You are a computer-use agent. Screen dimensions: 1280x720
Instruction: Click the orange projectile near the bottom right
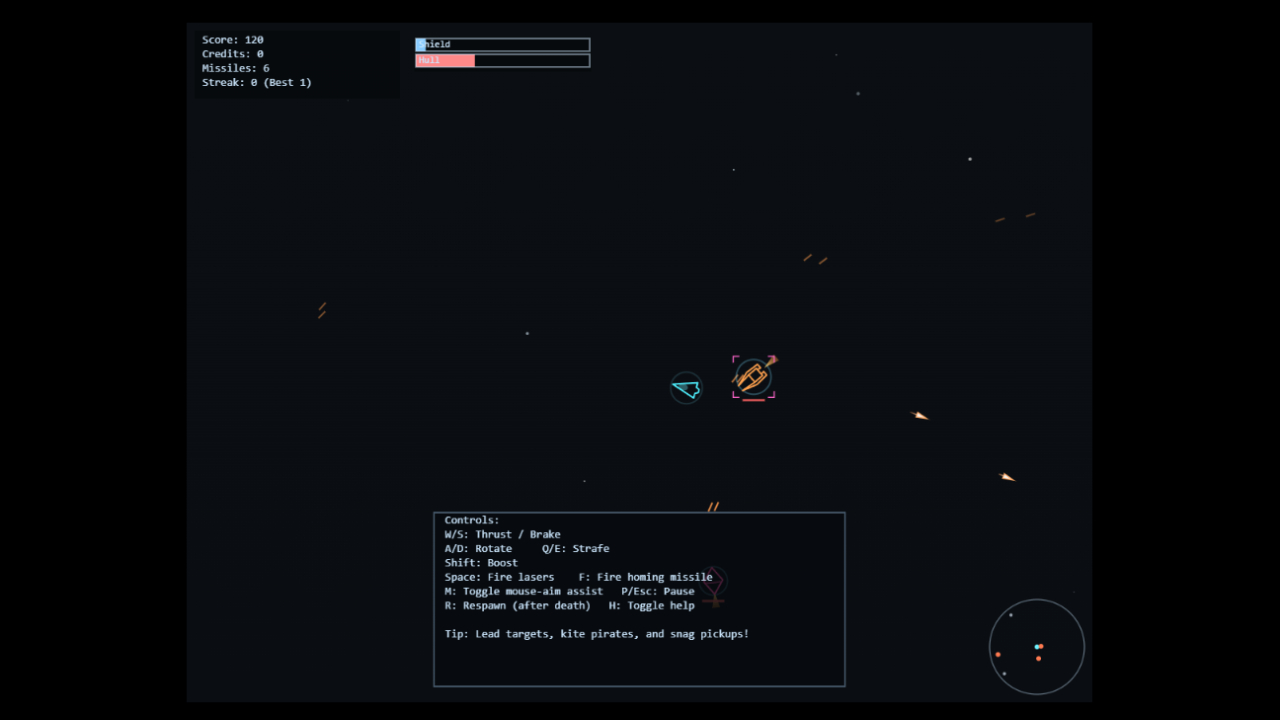[x=1007, y=477]
